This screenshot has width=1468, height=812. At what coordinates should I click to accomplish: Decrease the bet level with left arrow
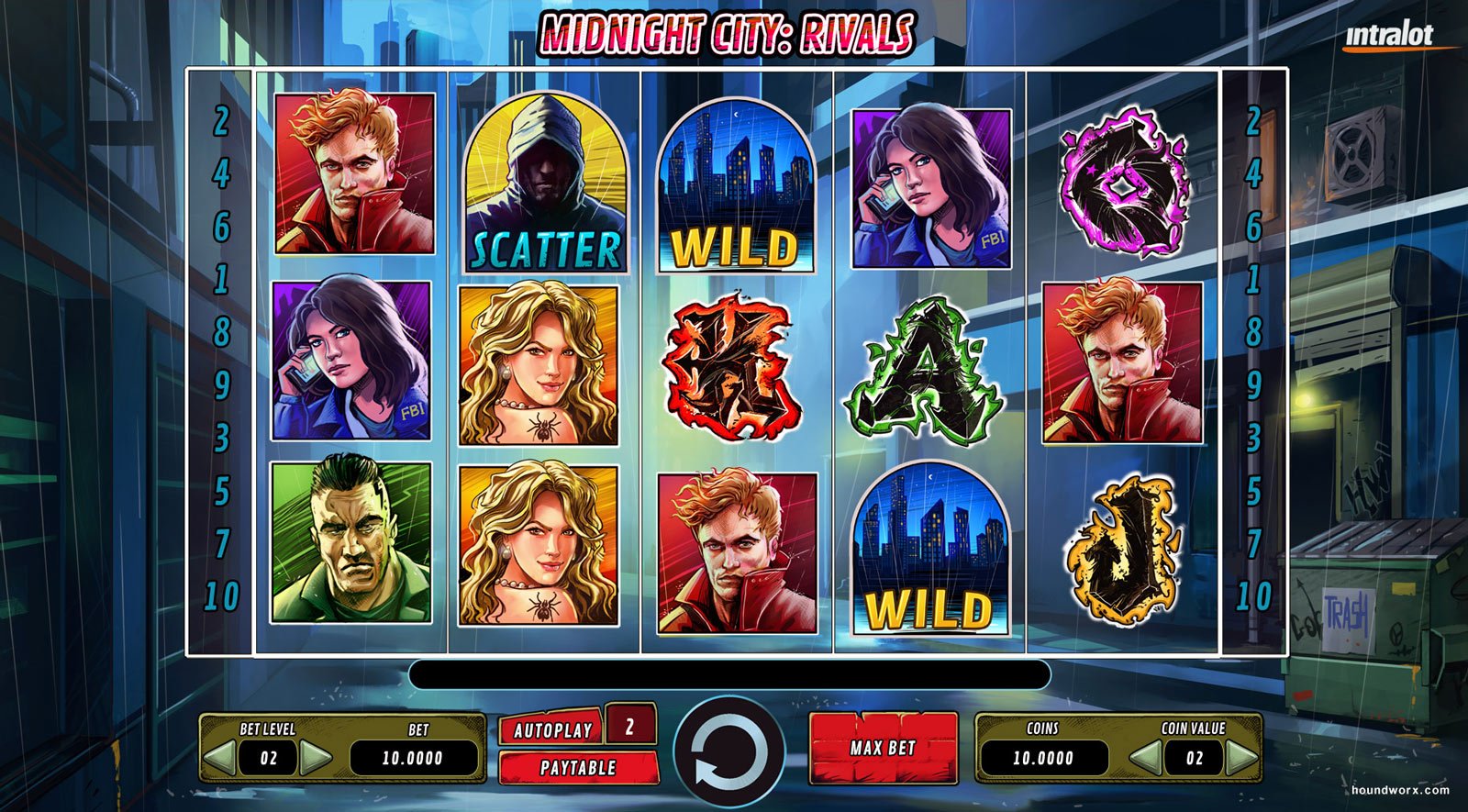point(219,758)
